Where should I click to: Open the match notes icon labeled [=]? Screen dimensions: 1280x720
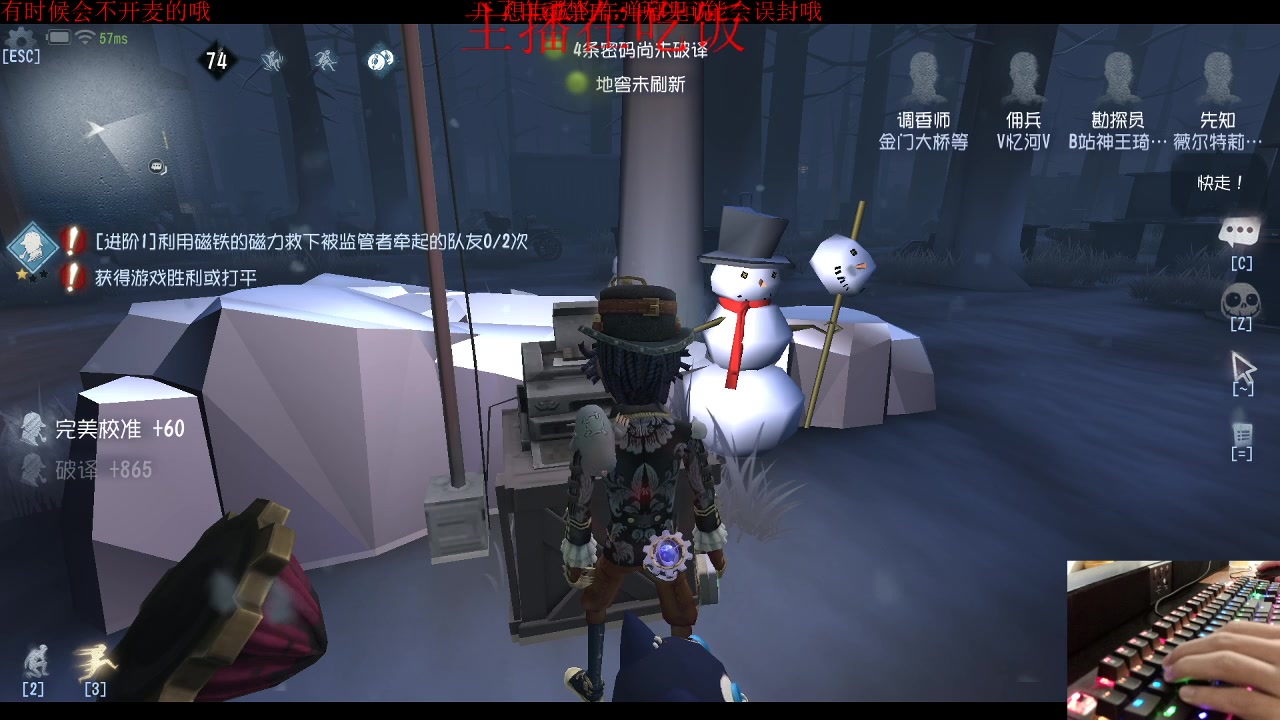[1243, 432]
